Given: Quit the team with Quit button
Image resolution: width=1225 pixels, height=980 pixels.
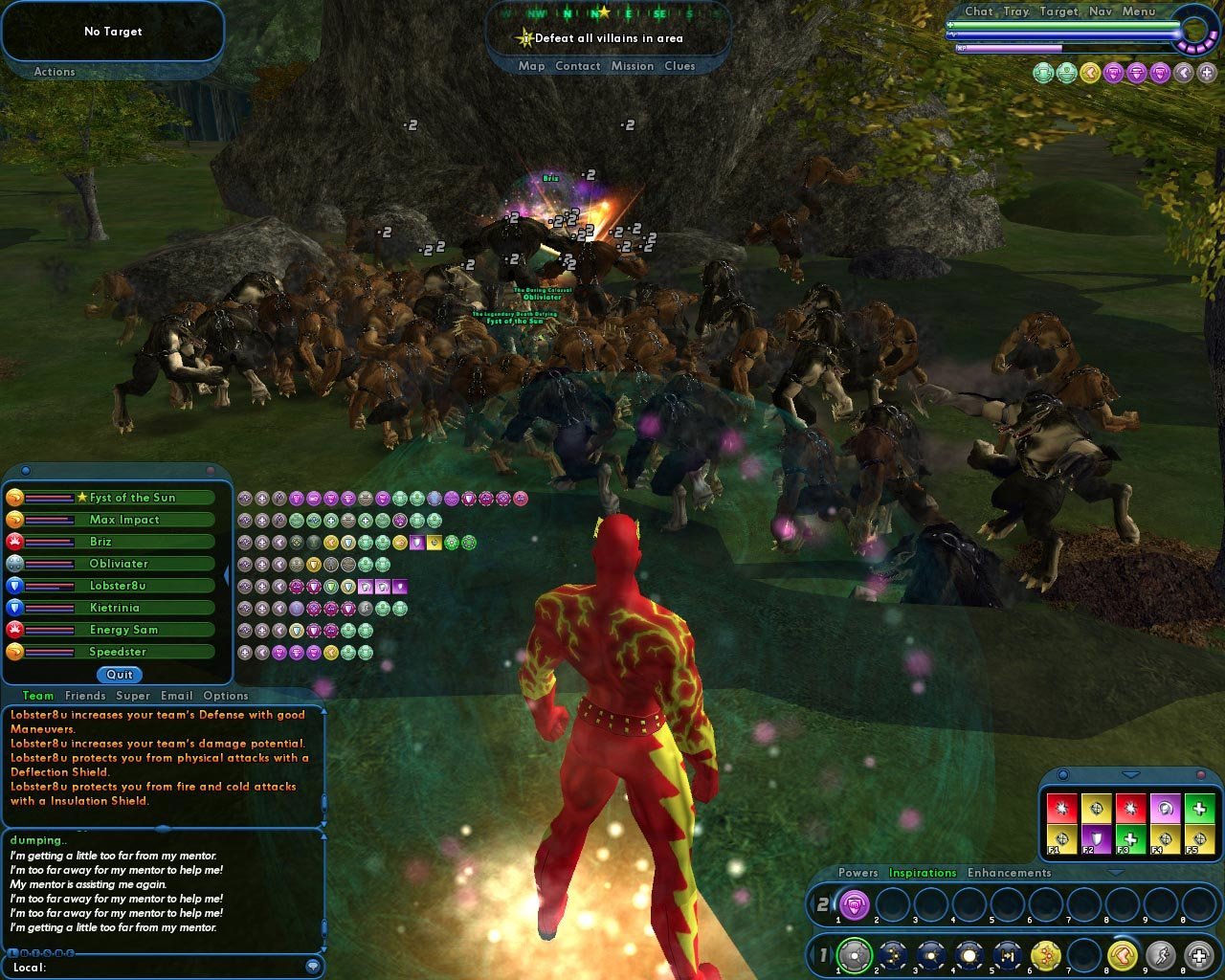Looking at the screenshot, I should tap(120, 675).
